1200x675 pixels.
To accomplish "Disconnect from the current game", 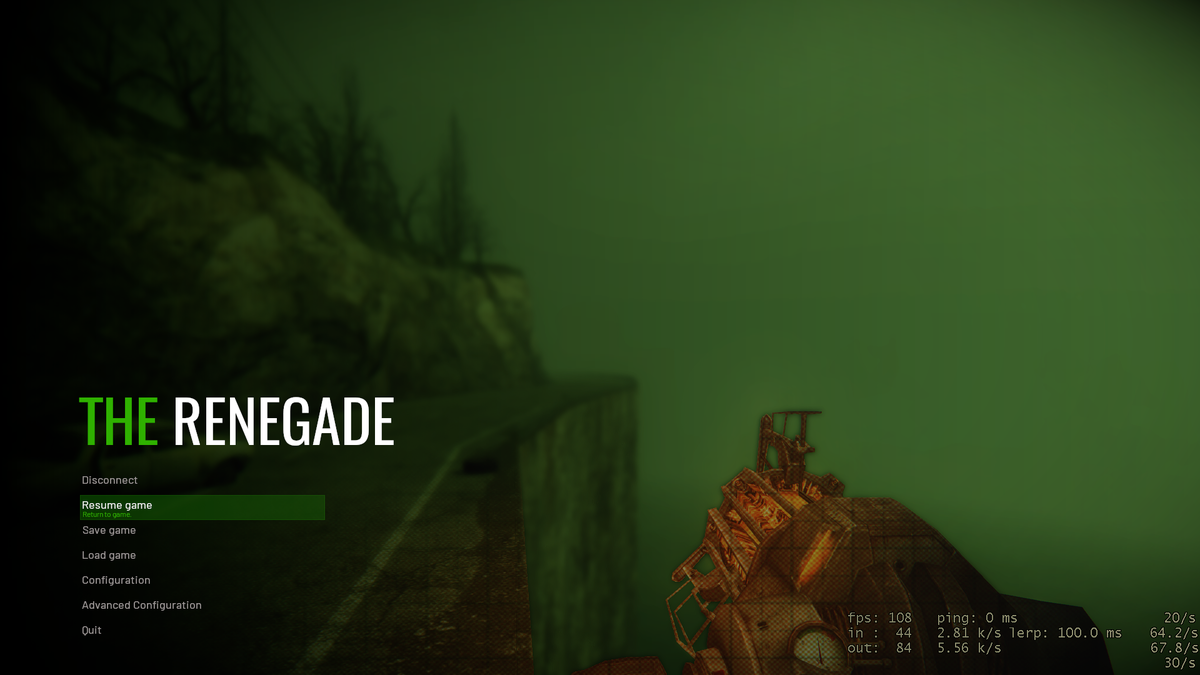I will click(x=110, y=481).
